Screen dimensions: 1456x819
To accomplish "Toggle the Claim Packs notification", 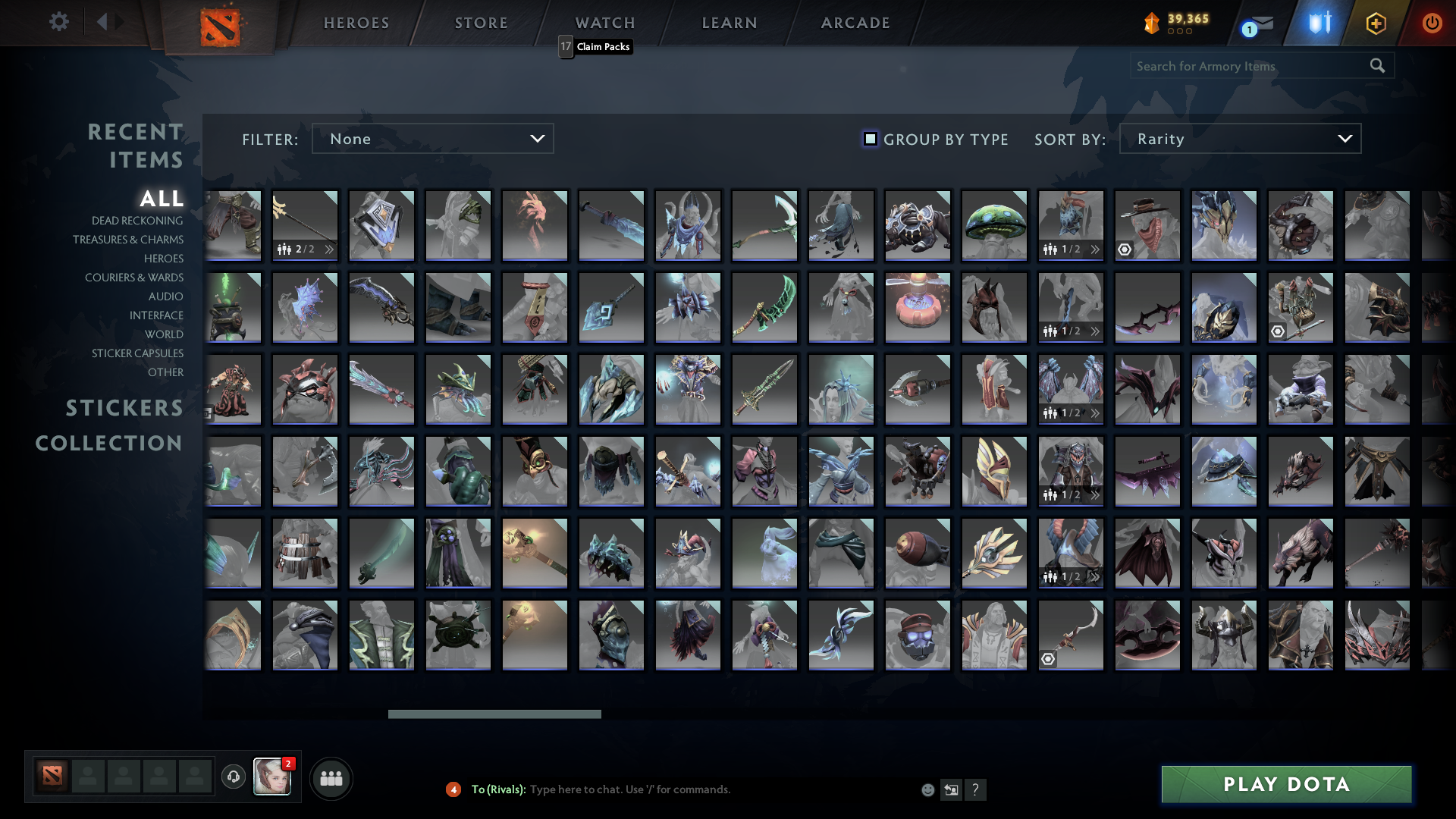I will coord(595,46).
